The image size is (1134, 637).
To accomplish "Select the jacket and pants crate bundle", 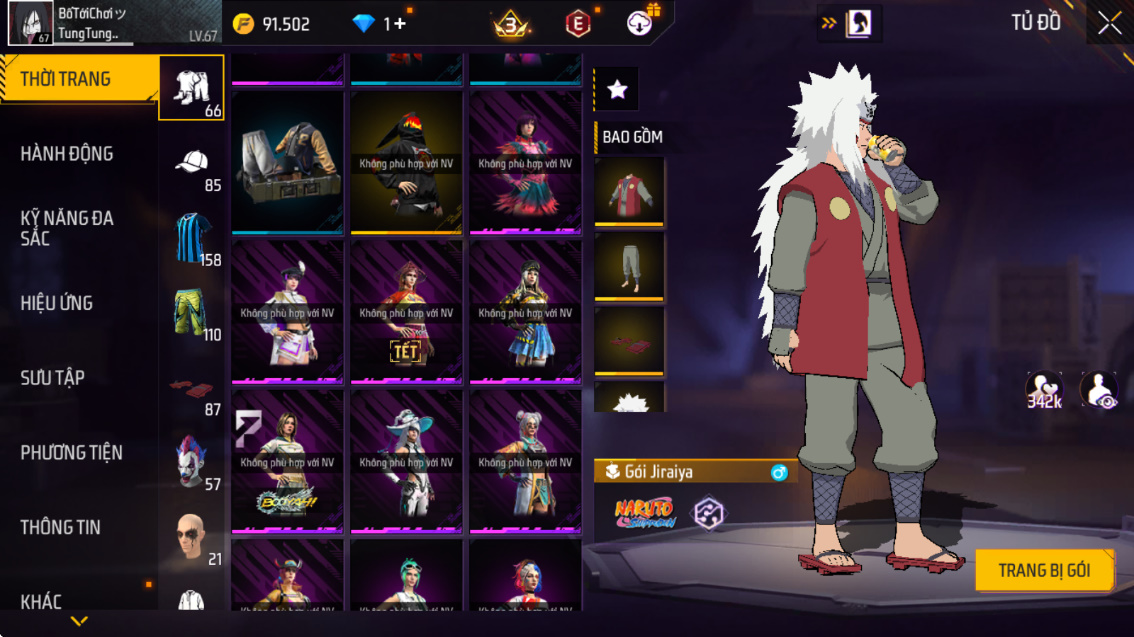I will point(288,162).
